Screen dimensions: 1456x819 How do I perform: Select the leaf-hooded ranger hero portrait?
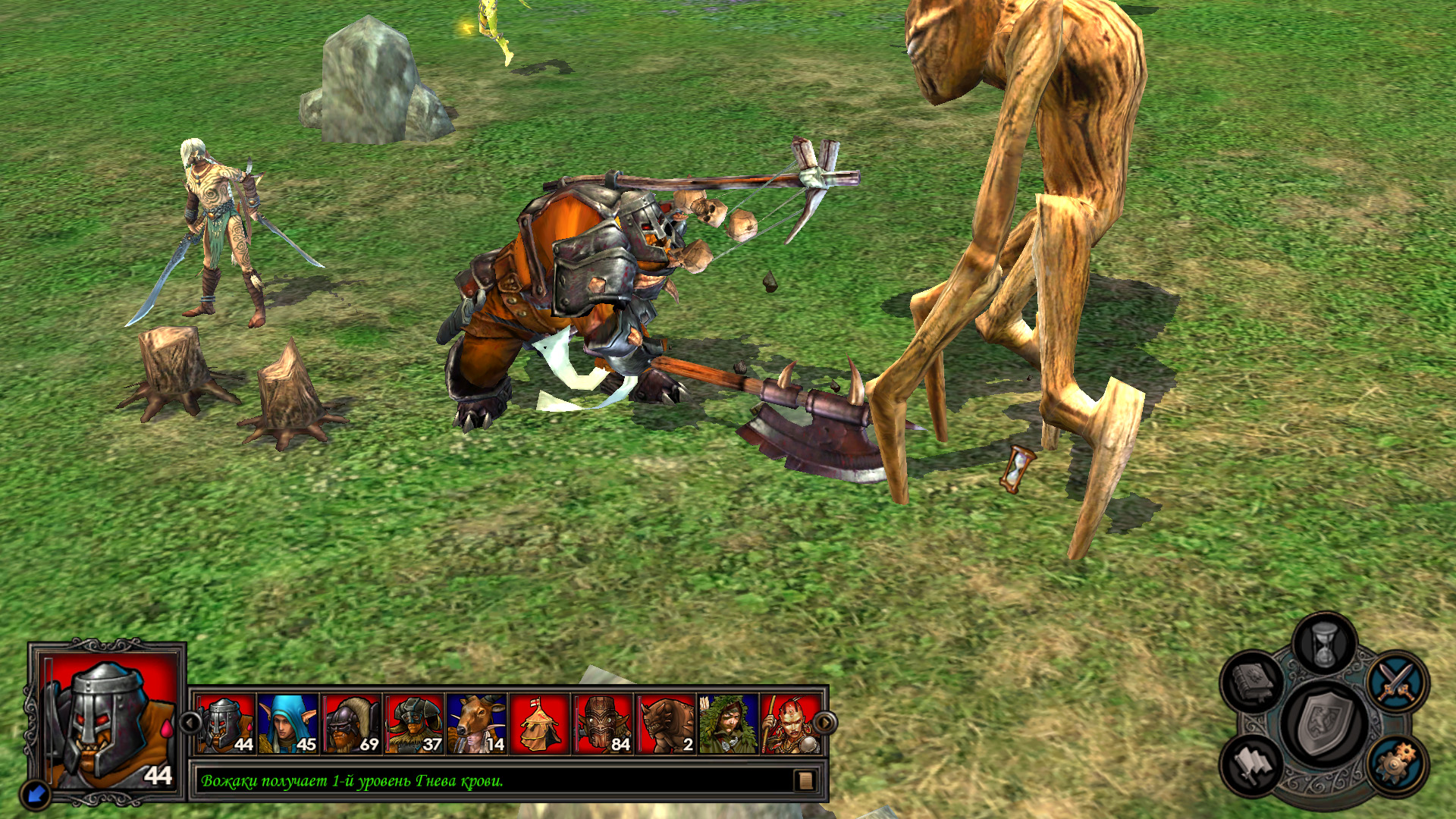[728, 724]
